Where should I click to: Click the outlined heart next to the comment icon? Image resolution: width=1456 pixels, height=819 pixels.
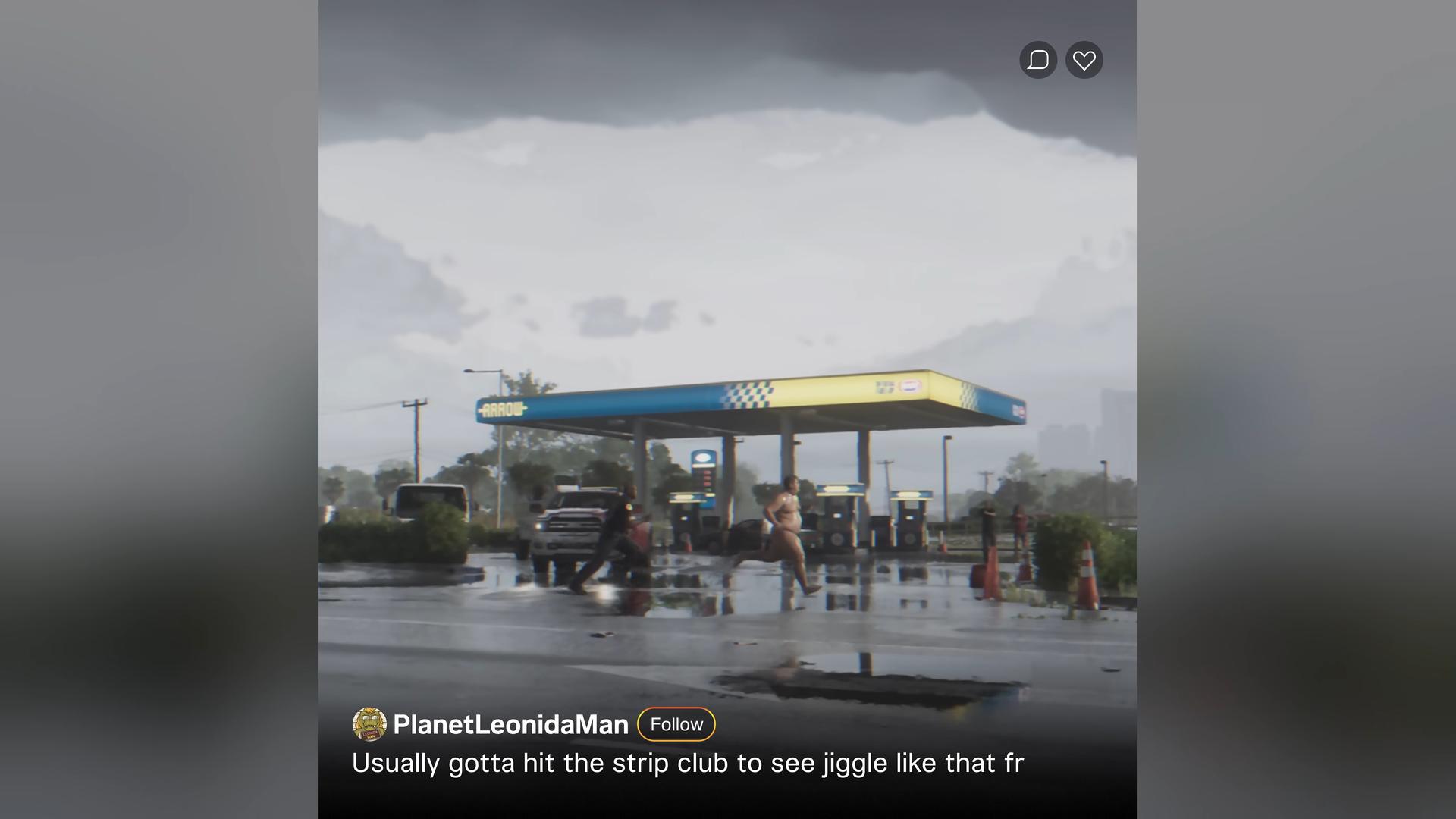1084,60
